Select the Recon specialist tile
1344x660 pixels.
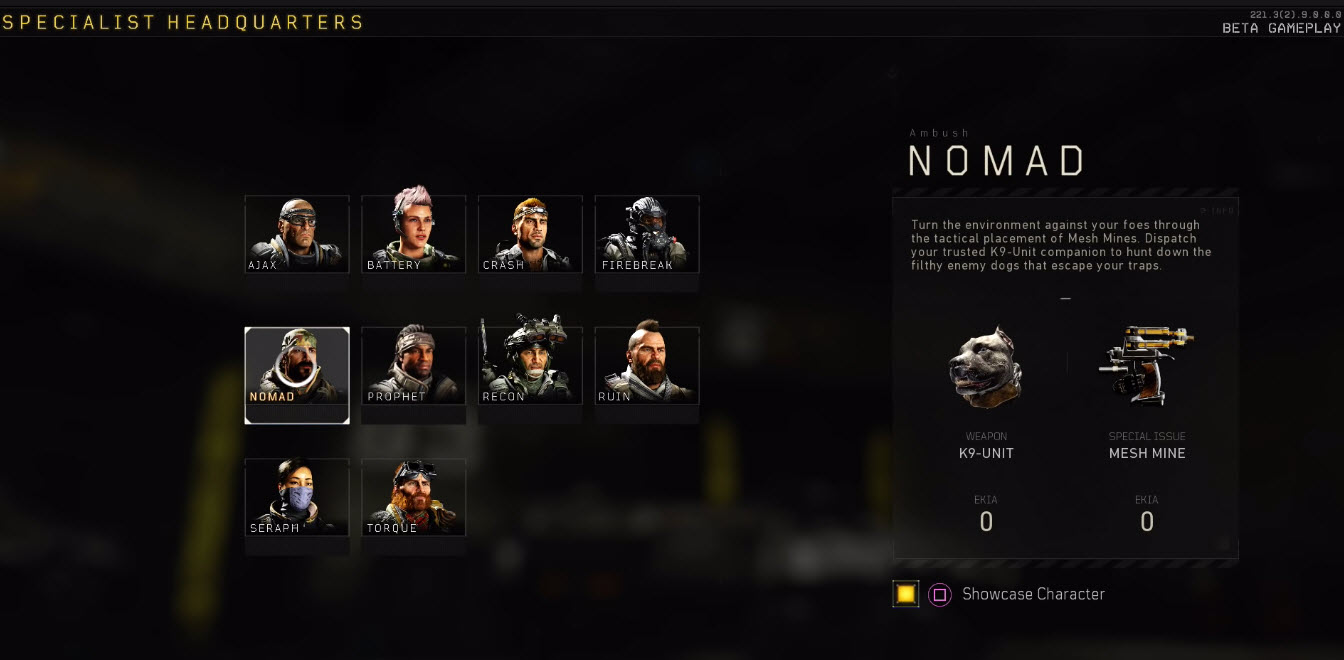click(x=530, y=366)
